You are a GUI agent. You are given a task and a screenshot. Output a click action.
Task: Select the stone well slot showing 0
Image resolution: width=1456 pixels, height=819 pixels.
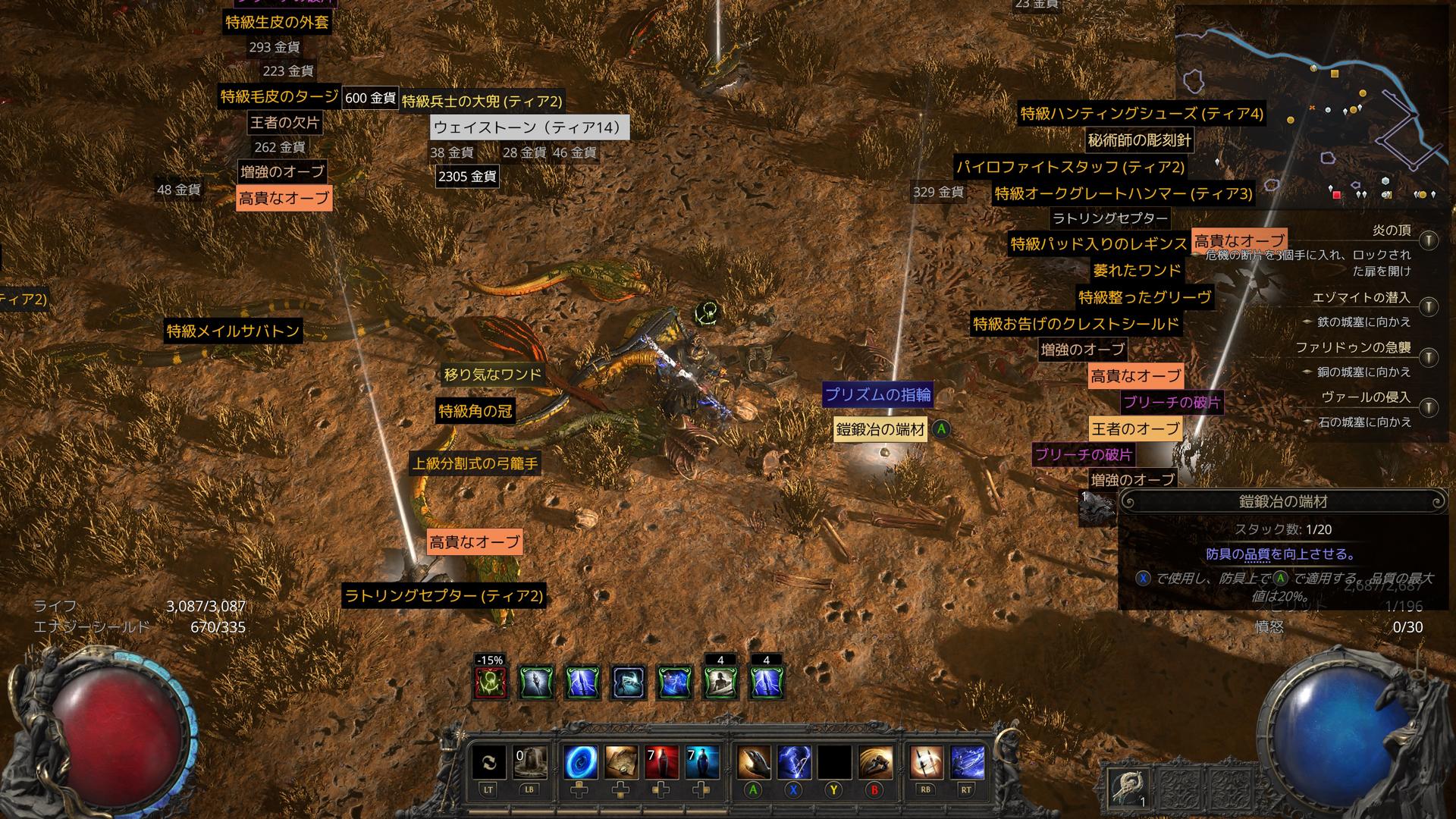(530, 762)
